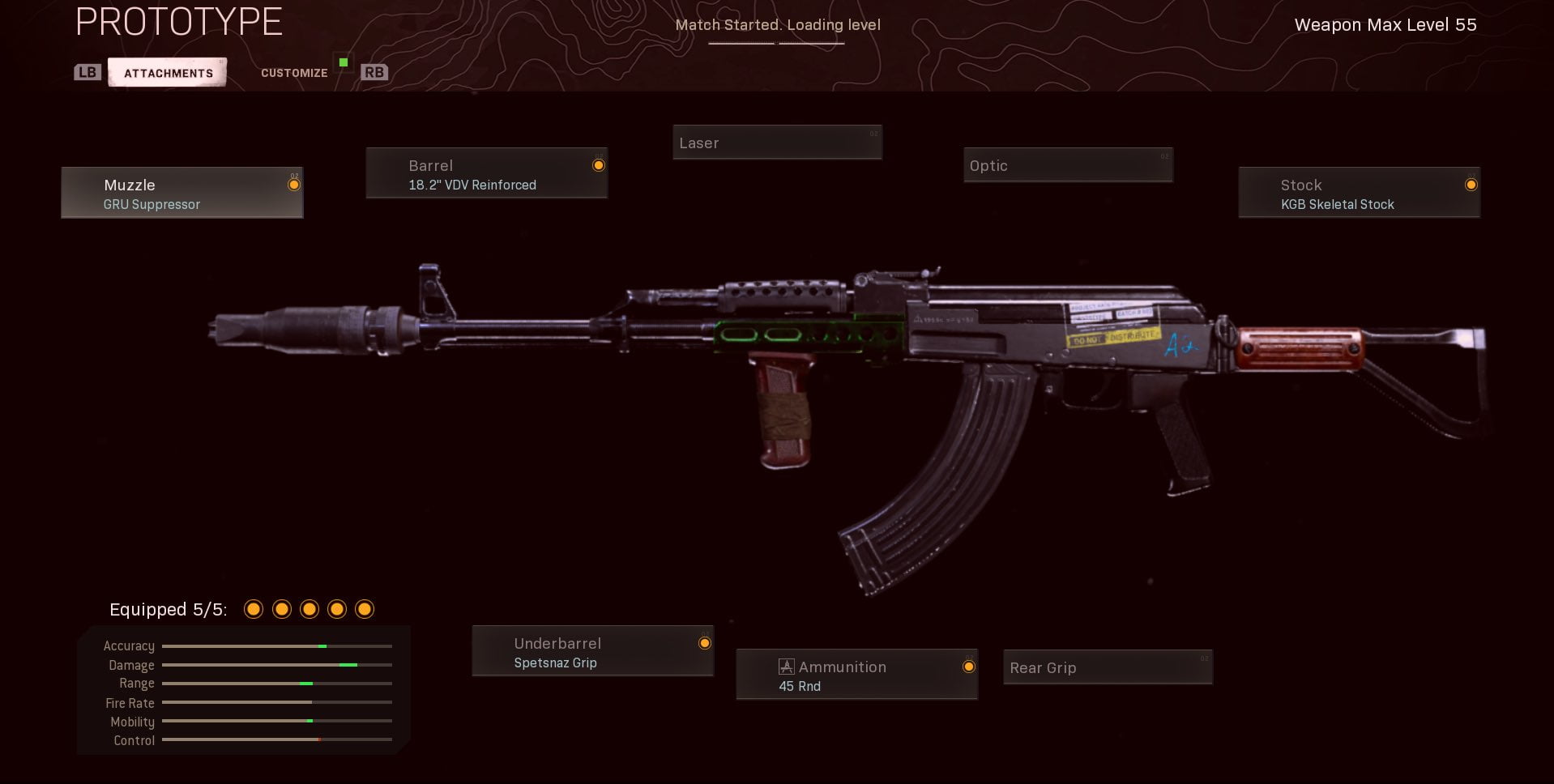Switch to the Customize tab
The width and height of the screenshot is (1554, 784).
(x=293, y=72)
